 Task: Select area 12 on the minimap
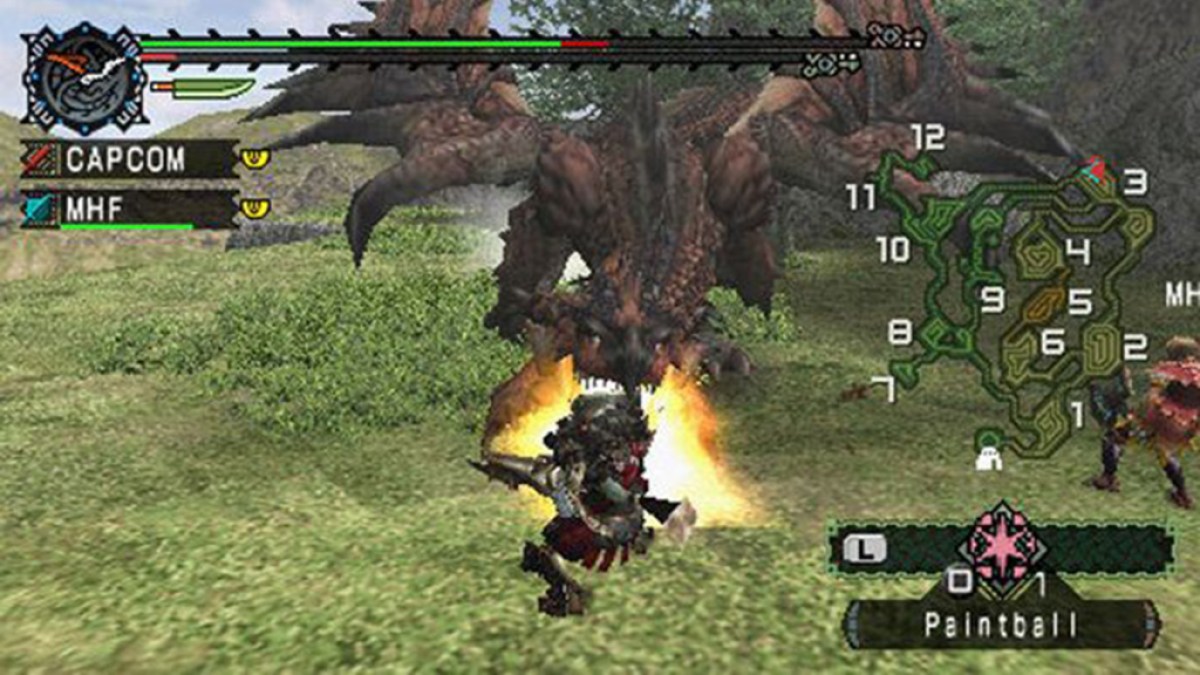click(x=927, y=138)
